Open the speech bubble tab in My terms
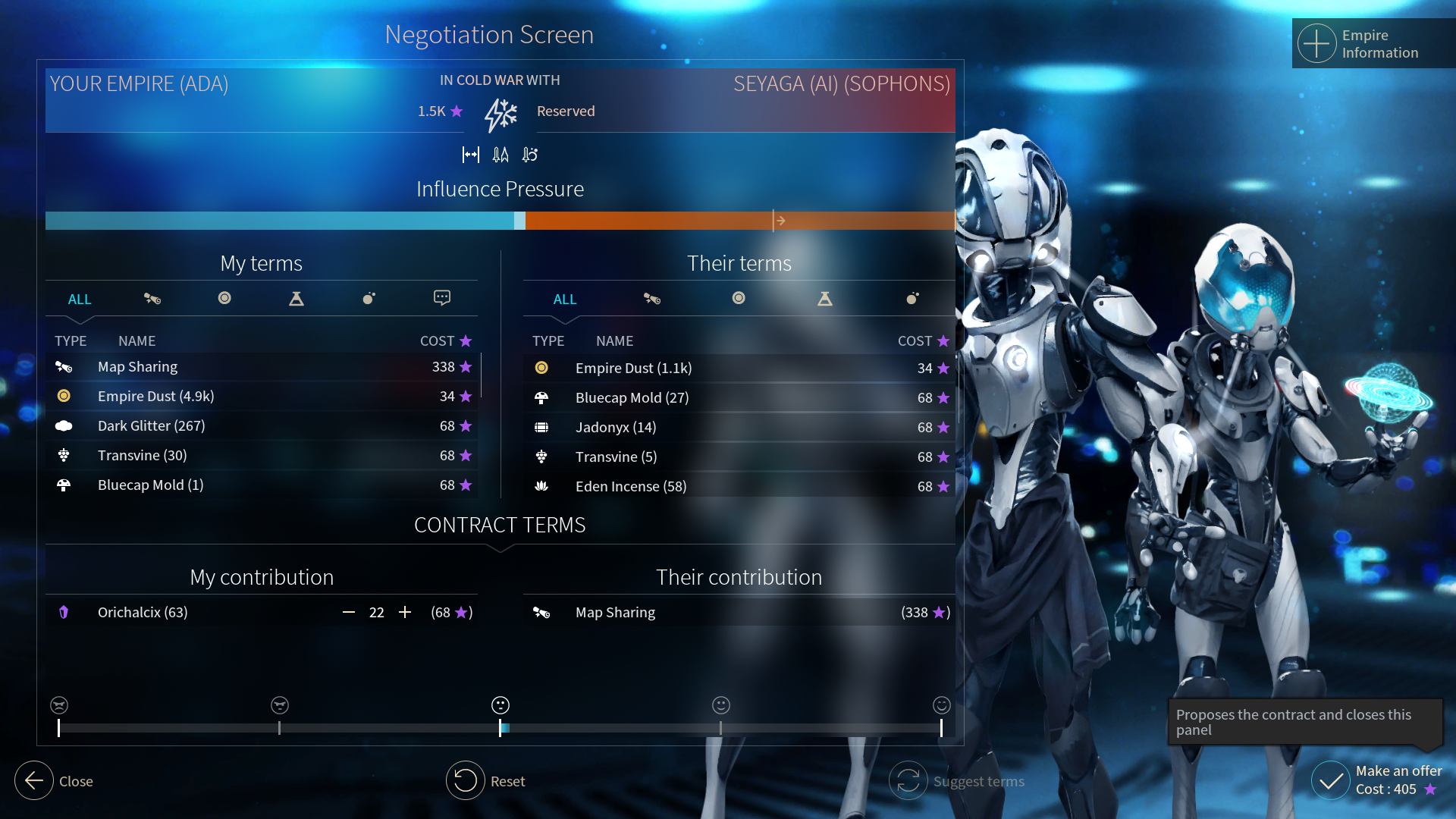1456x819 pixels. (442, 298)
